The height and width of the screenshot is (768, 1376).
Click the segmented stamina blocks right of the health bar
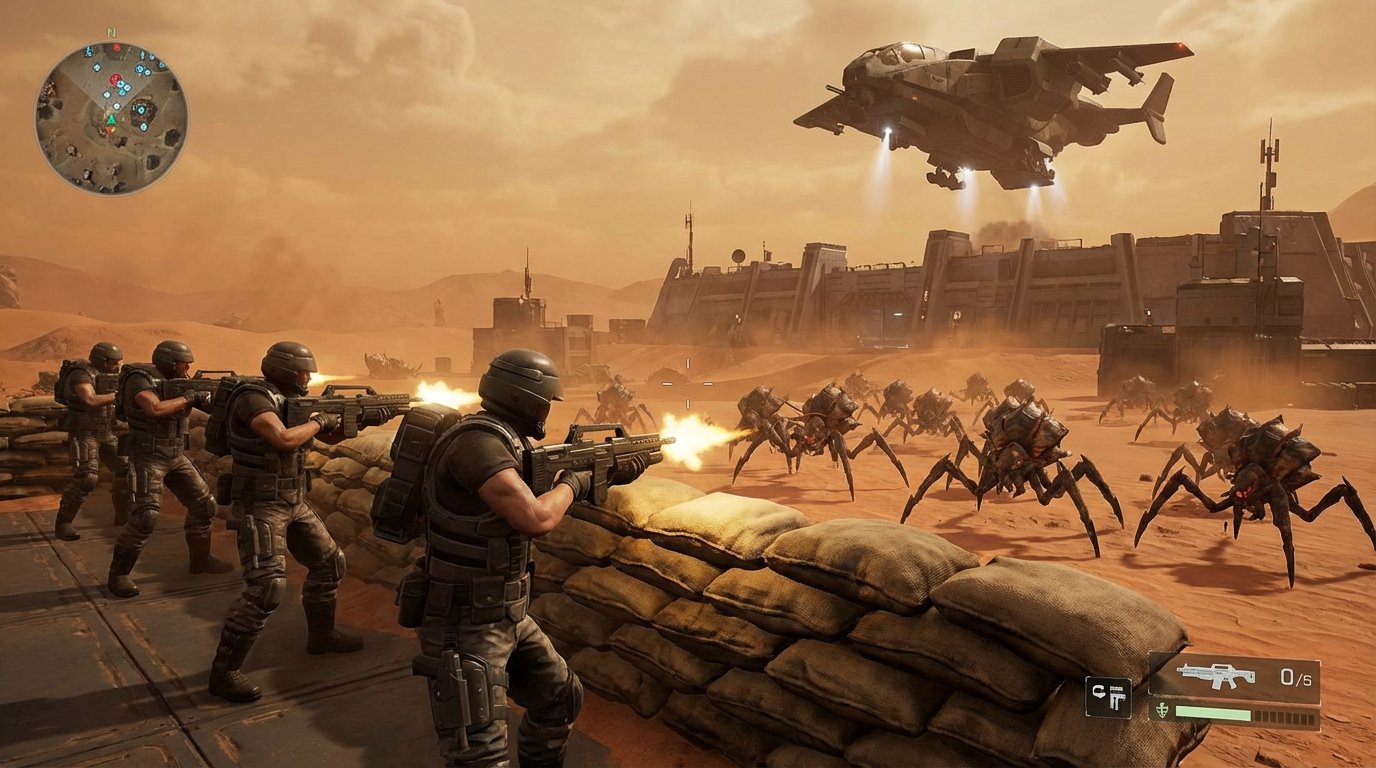pyautogui.click(x=1285, y=713)
